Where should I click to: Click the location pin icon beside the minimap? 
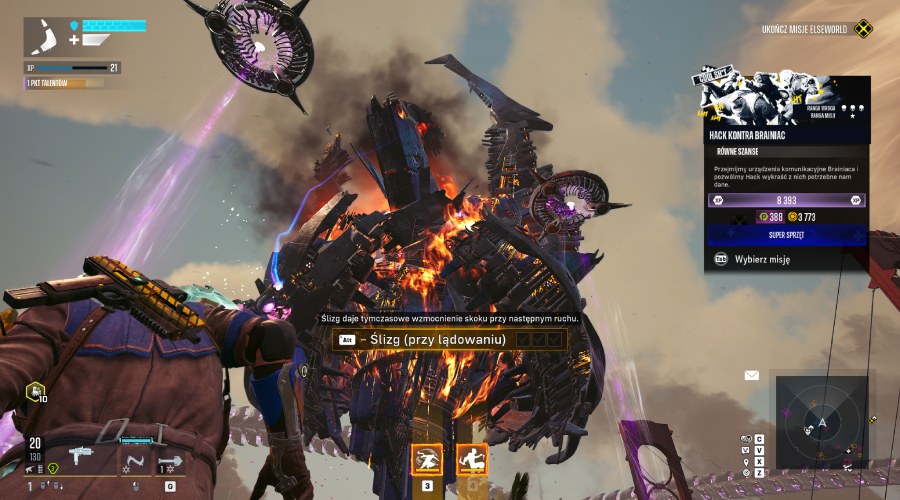(x=745, y=461)
